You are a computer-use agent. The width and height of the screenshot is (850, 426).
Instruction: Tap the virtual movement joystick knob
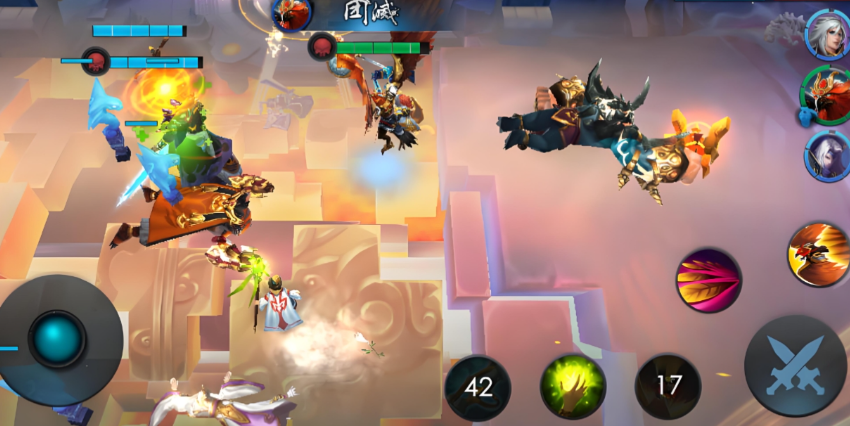(57, 339)
